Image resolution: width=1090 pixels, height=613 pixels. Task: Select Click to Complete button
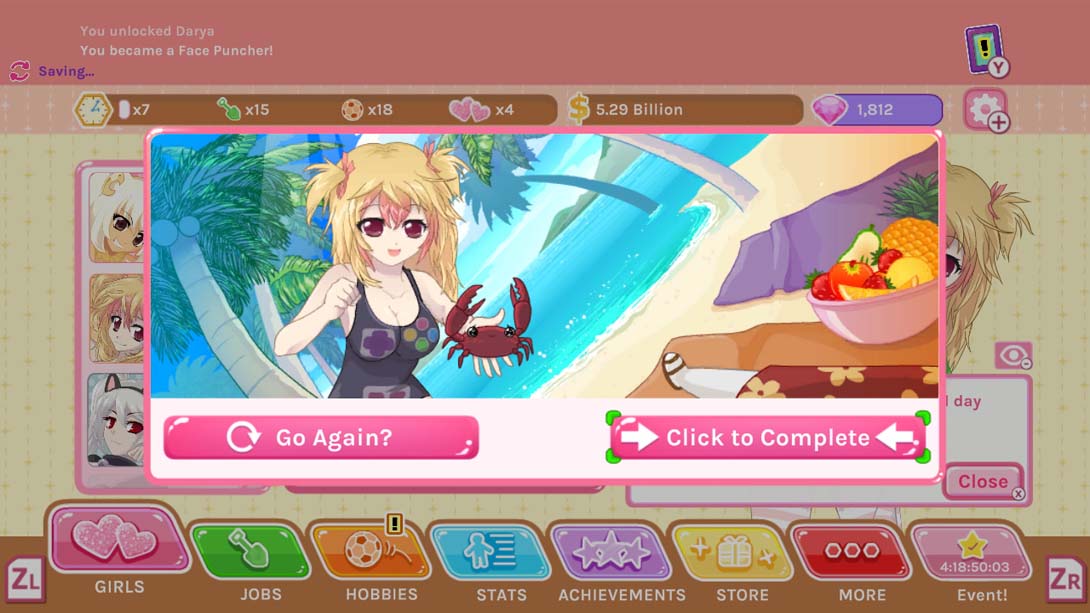767,438
